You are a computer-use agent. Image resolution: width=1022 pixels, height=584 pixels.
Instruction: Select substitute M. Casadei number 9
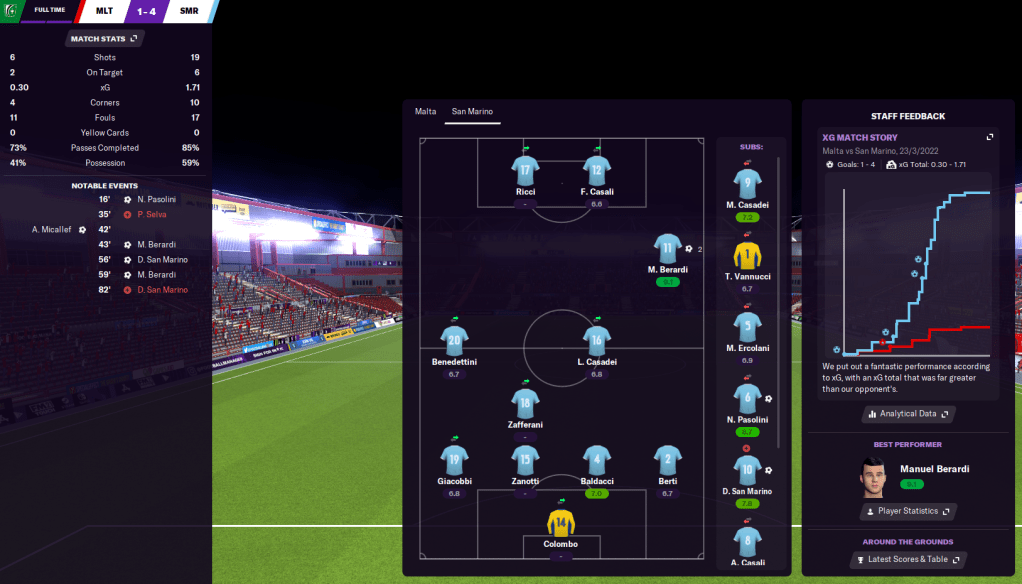[x=747, y=184]
